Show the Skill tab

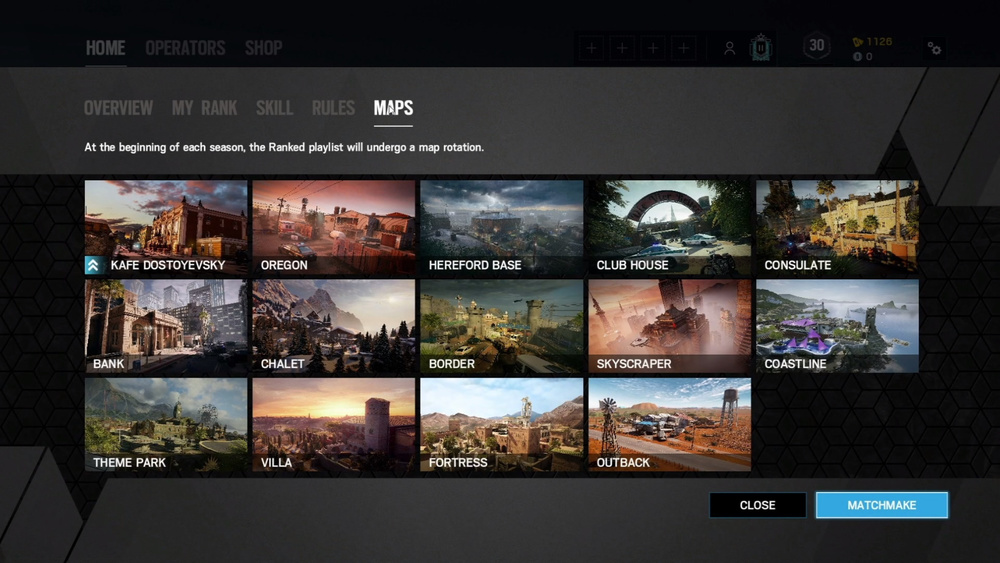(274, 108)
